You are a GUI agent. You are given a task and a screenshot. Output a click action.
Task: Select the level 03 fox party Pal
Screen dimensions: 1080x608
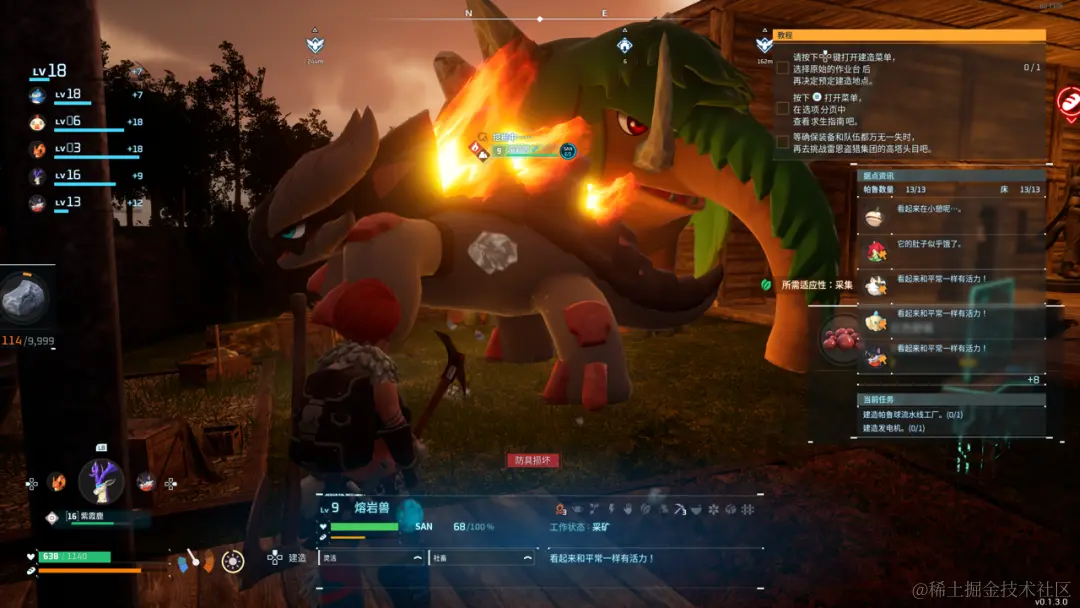(x=38, y=150)
